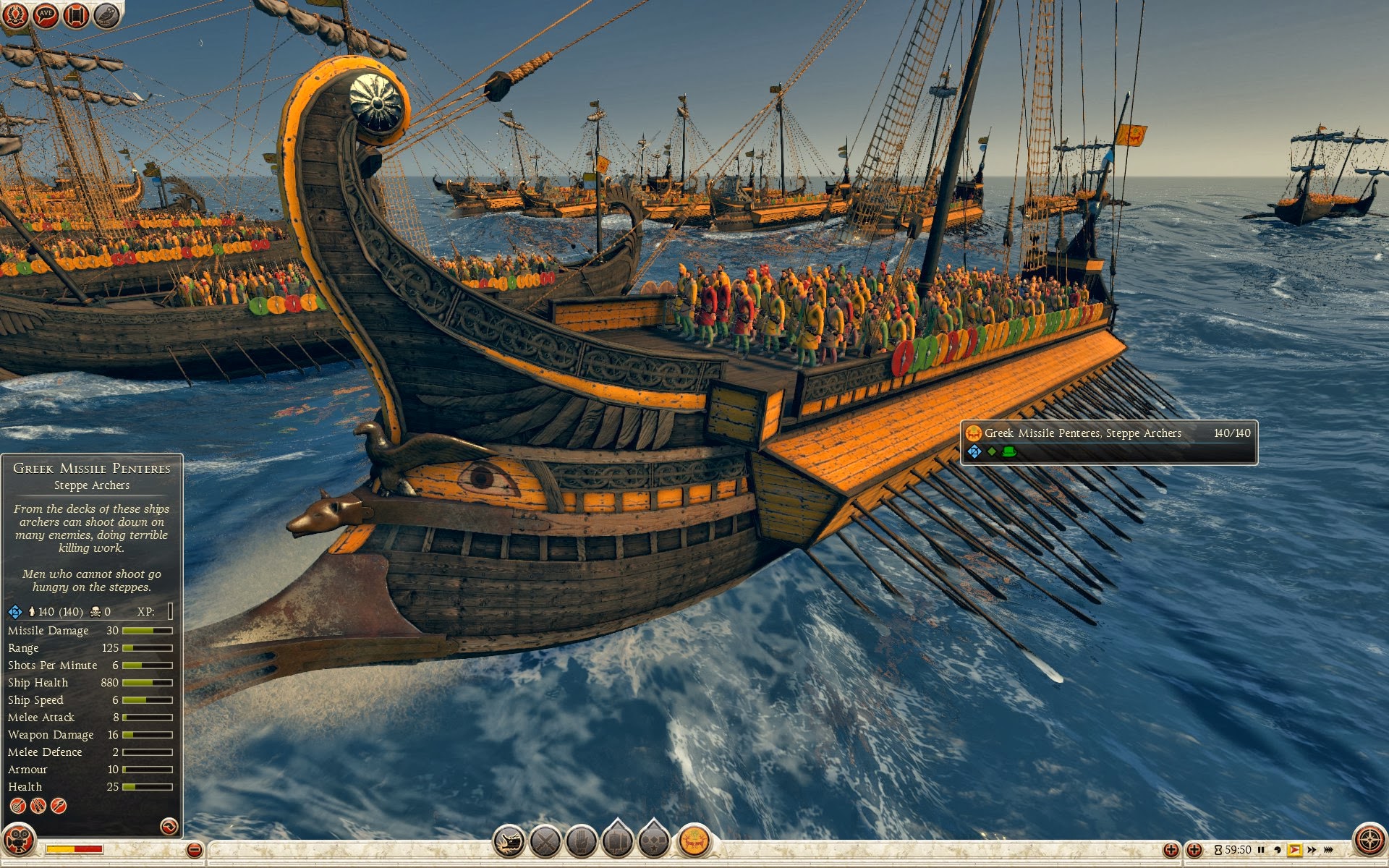1389x868 pixels.
Task: Open the group shapes button
Action: point(654,841)
